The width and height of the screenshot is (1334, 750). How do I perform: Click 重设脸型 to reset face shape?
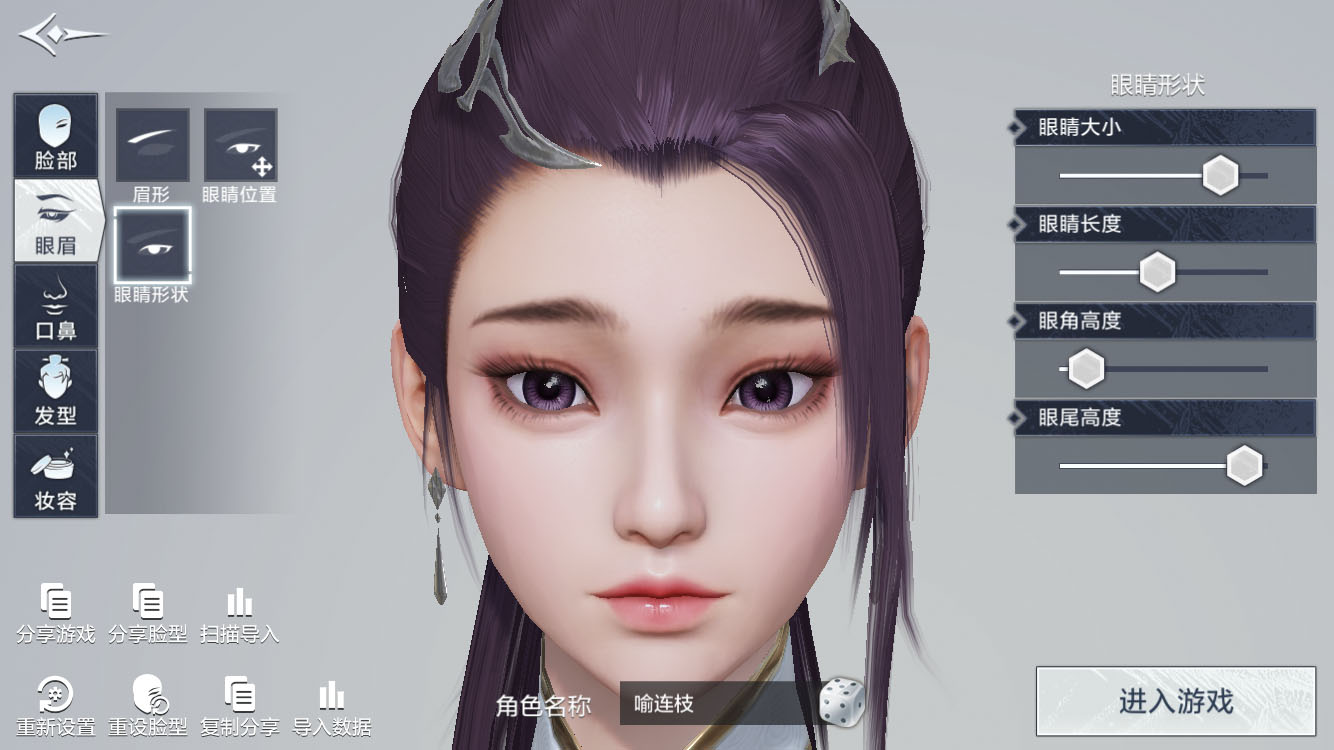point(148,706)
